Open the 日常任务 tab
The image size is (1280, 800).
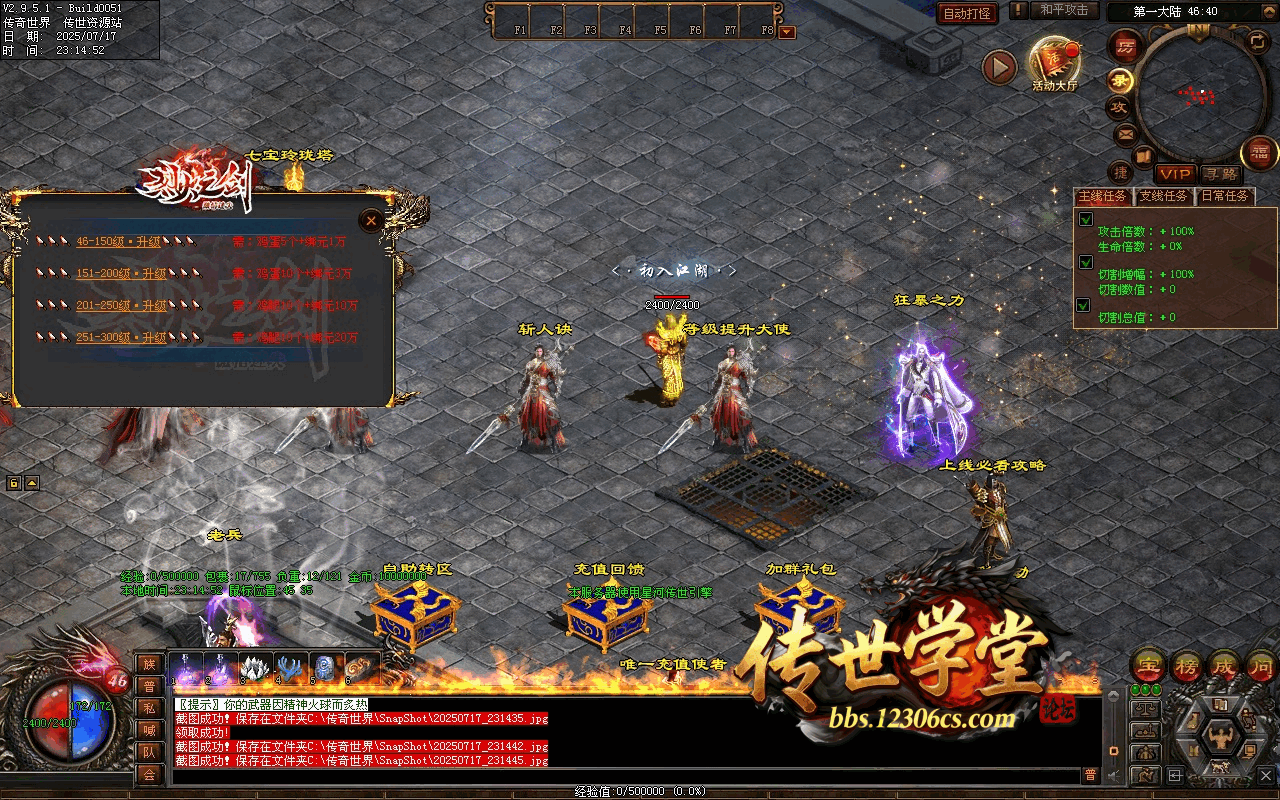[x=1225, y=196]
